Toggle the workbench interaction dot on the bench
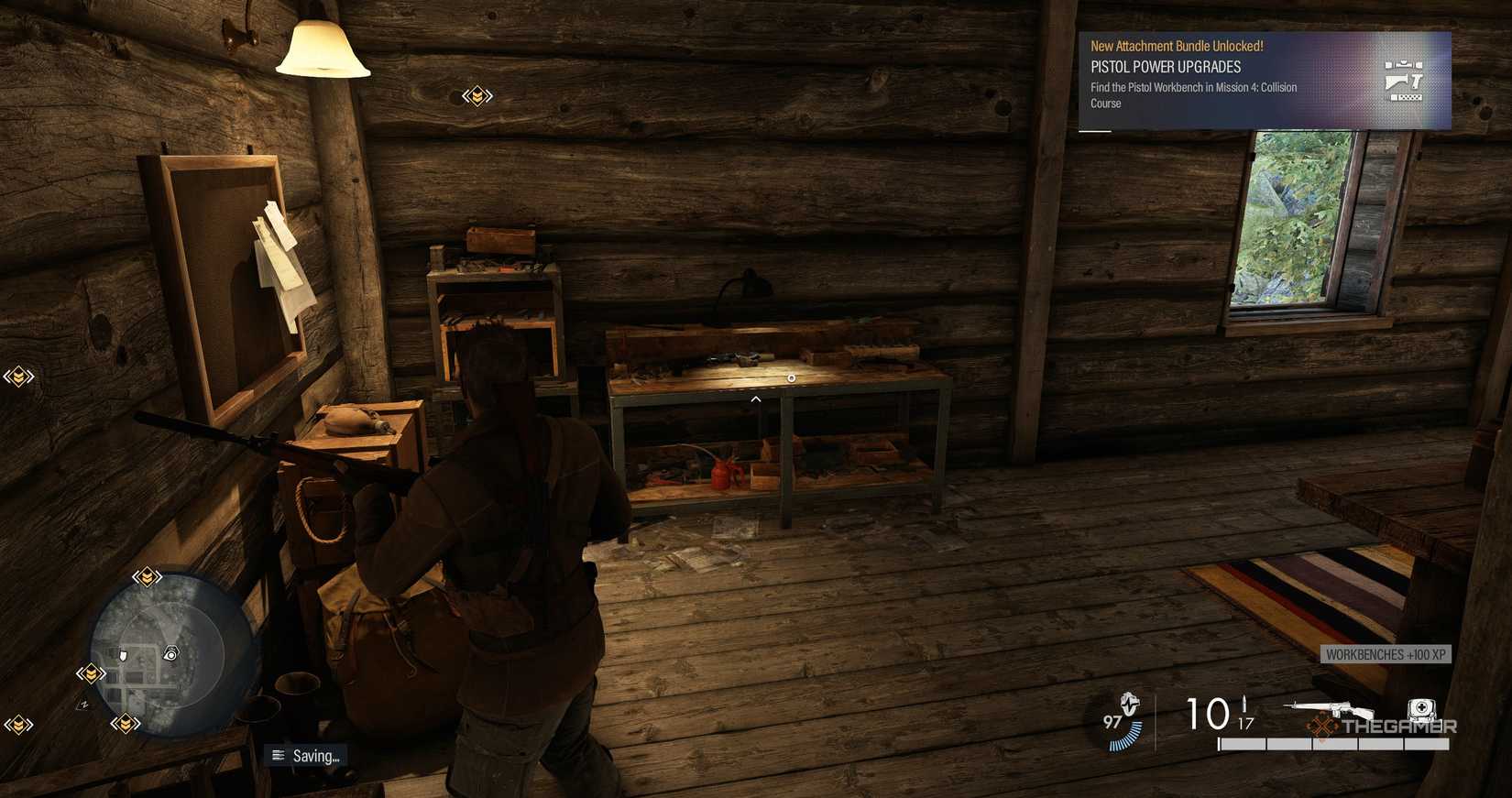The height and width of the screenshot is (798, 1512). click(x=791, y=377)
